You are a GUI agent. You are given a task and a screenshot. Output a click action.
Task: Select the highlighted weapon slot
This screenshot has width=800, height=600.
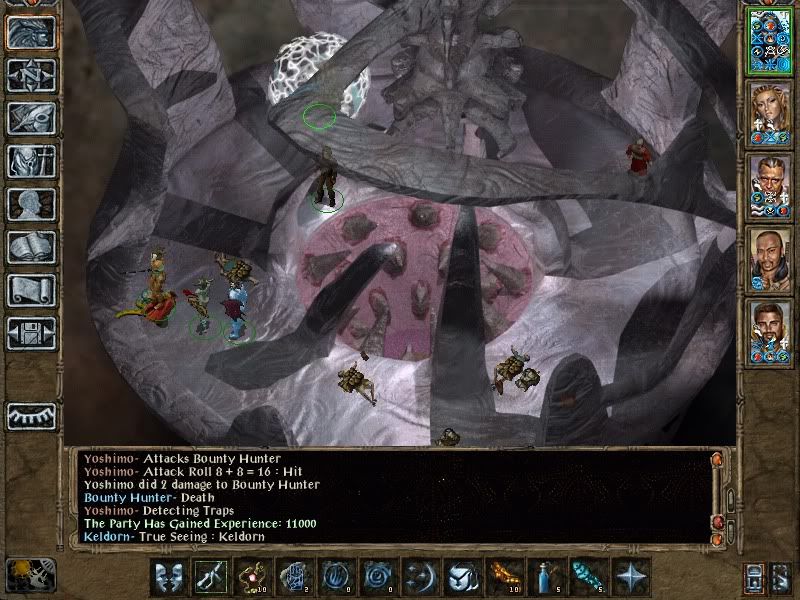pyautogui.click(x=209, y=577)
